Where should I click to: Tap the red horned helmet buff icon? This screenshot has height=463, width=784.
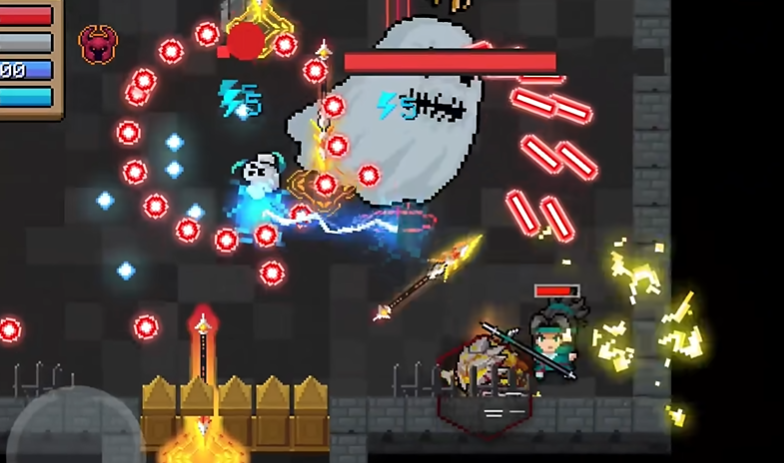[97, 44]
